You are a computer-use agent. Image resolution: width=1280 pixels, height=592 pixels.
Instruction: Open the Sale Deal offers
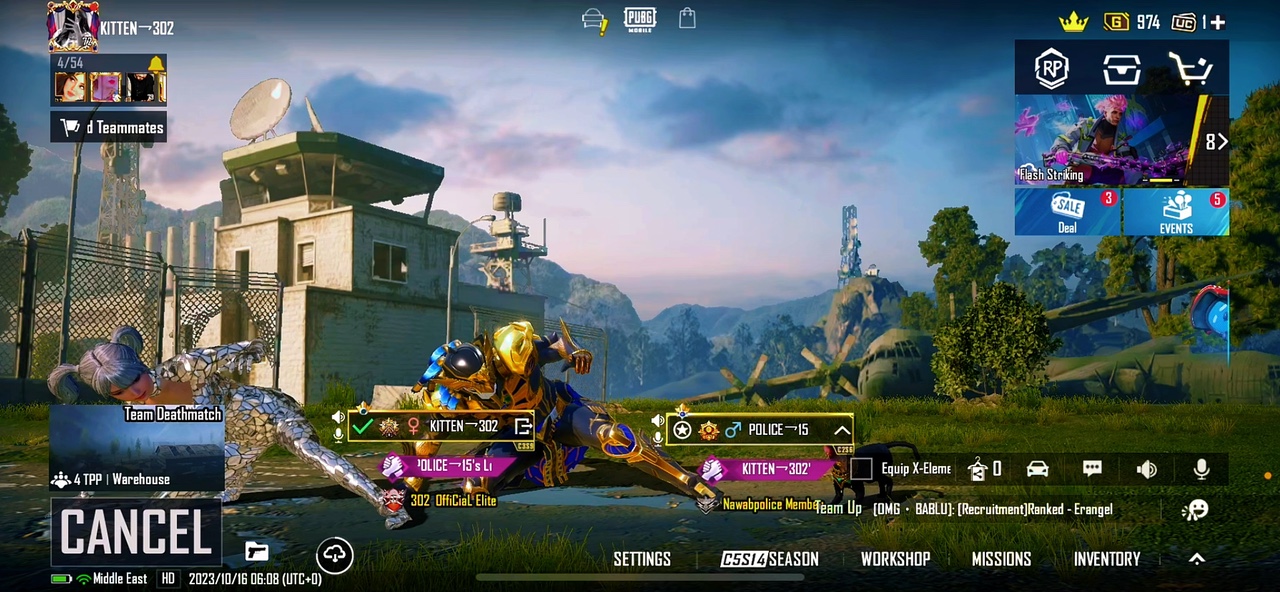[x=1067, y=211]
